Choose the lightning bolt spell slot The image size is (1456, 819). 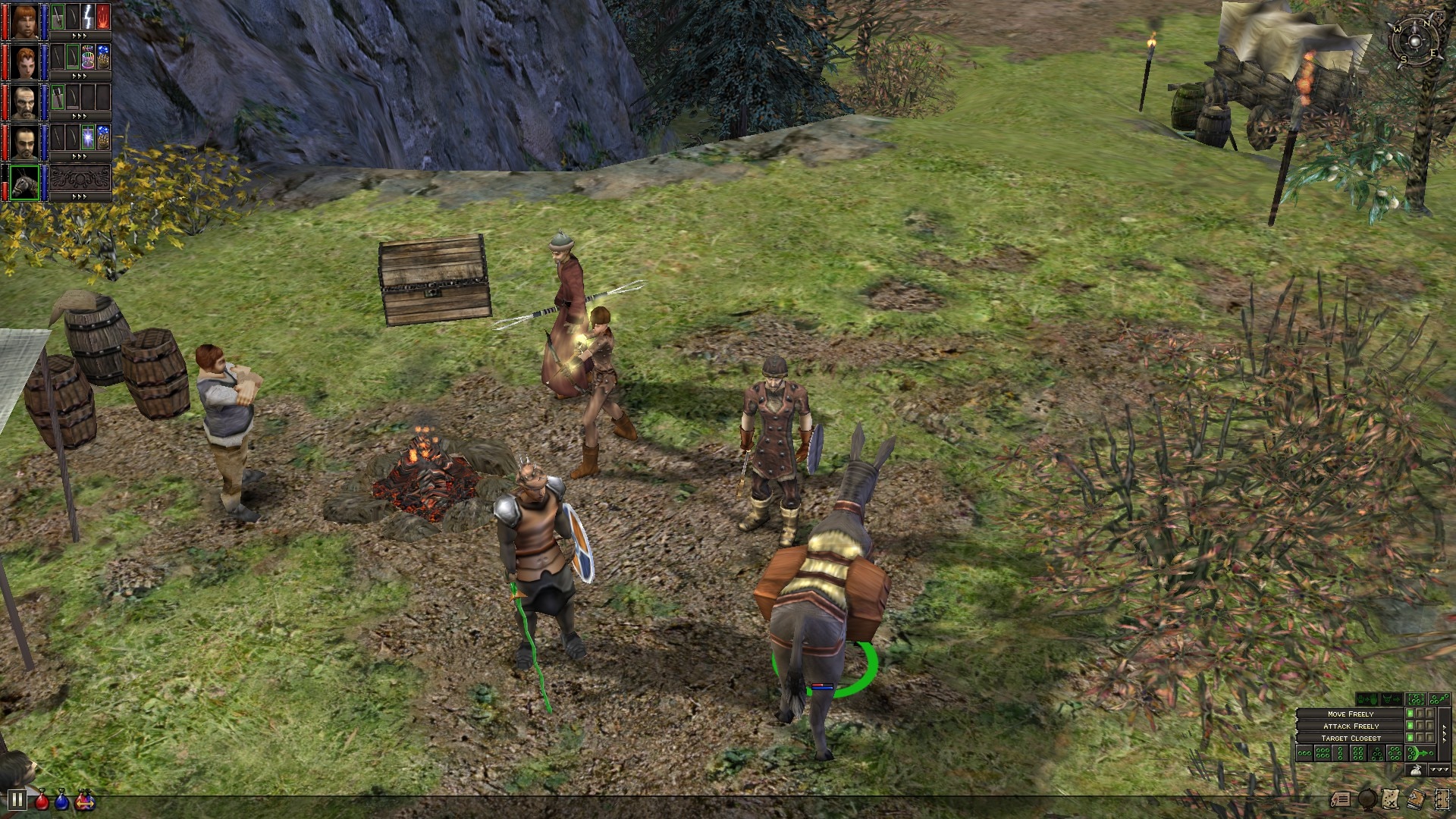coord(88,17)
